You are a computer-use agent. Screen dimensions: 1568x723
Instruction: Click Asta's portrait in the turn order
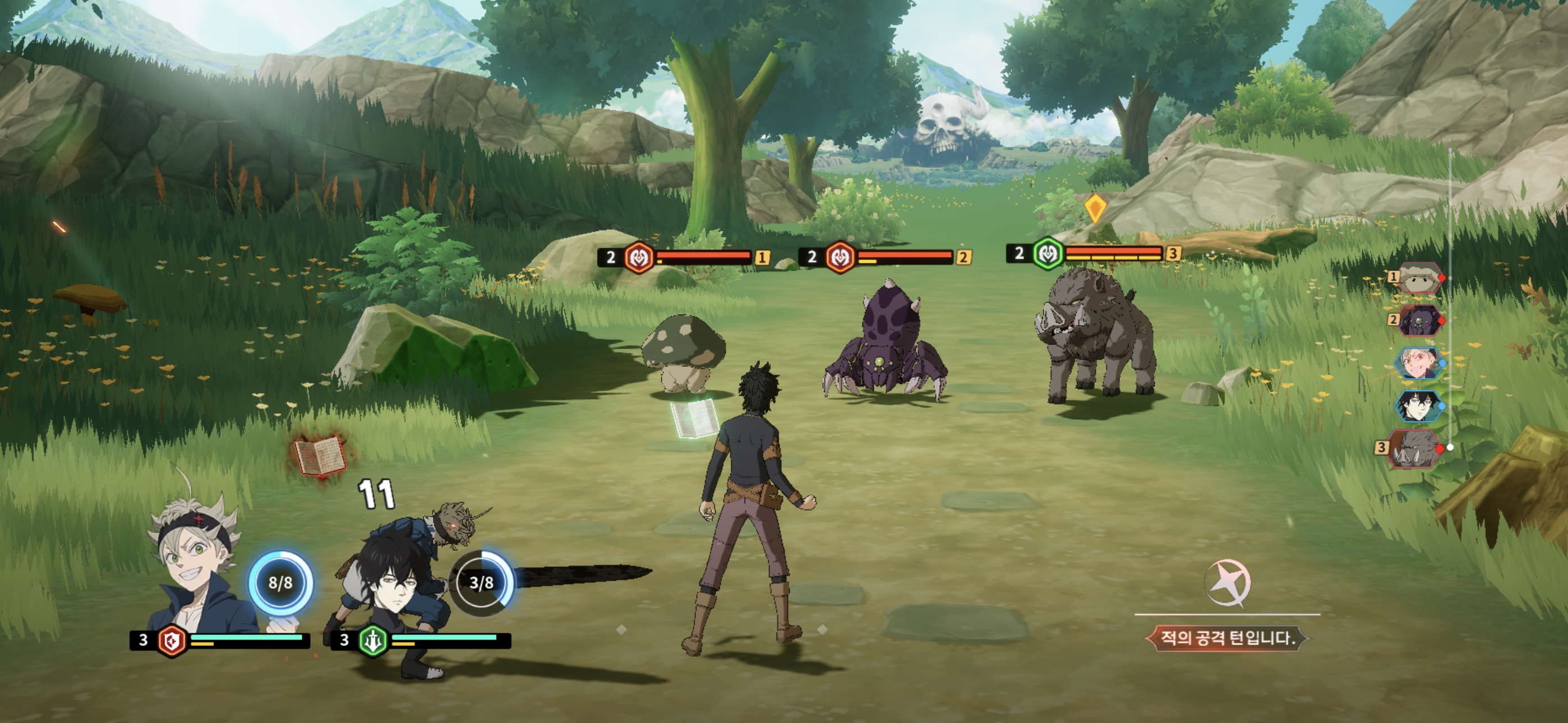[1419, 363]
